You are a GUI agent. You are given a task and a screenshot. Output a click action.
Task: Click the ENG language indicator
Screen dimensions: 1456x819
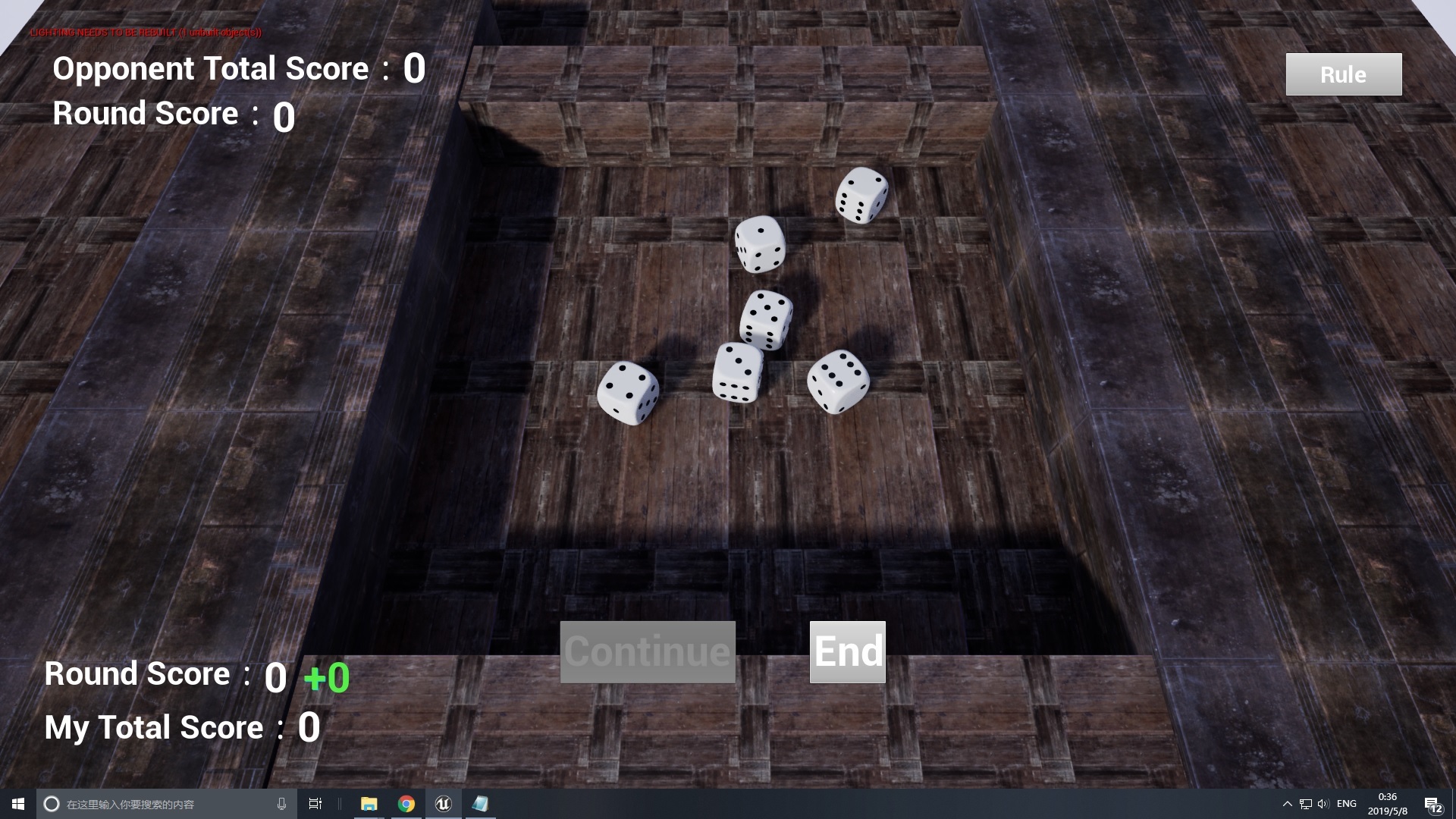(x=1347, y=804)
